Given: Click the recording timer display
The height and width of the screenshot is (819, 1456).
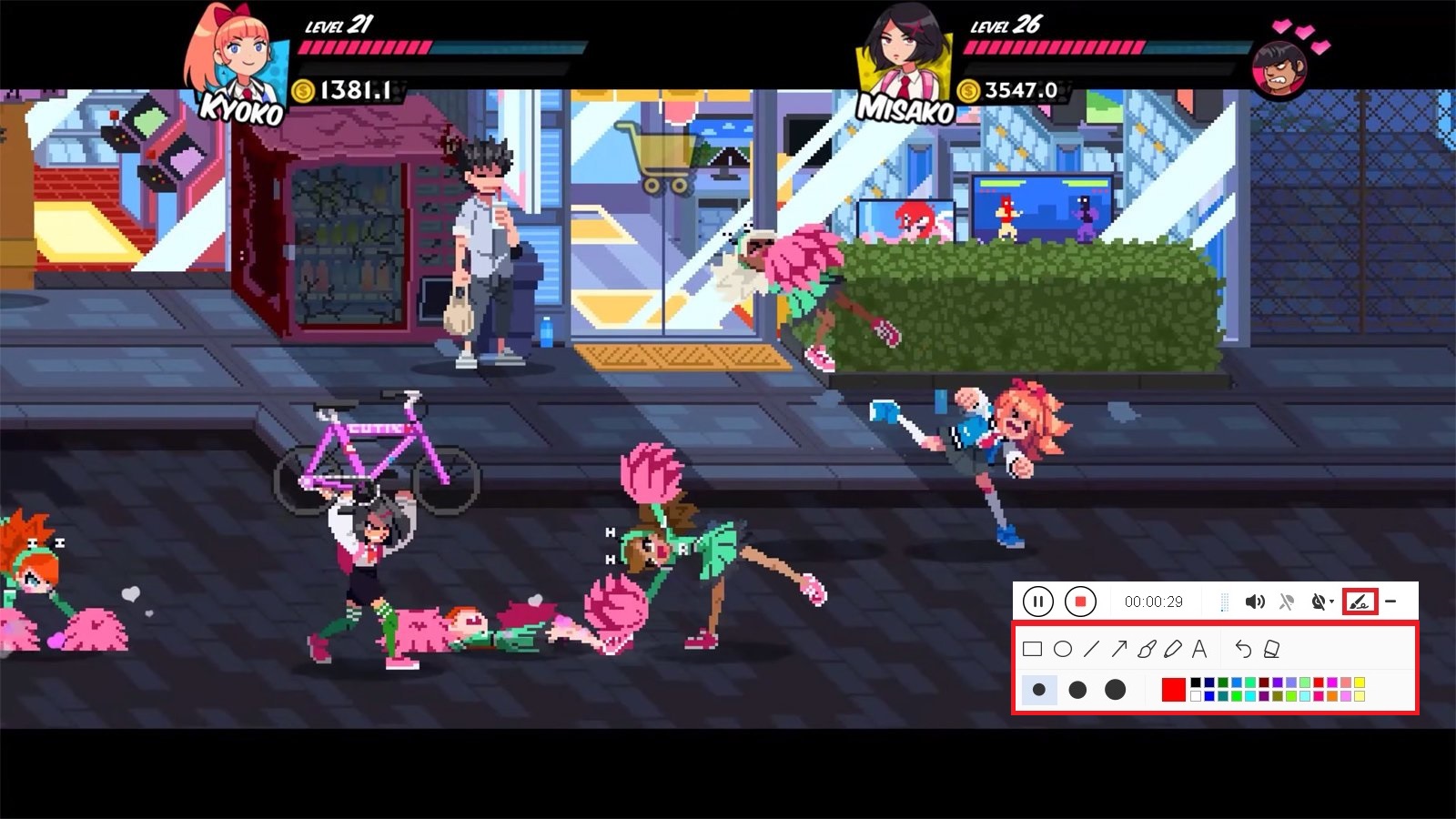Looking at the screenshot, I should 1154,602.
